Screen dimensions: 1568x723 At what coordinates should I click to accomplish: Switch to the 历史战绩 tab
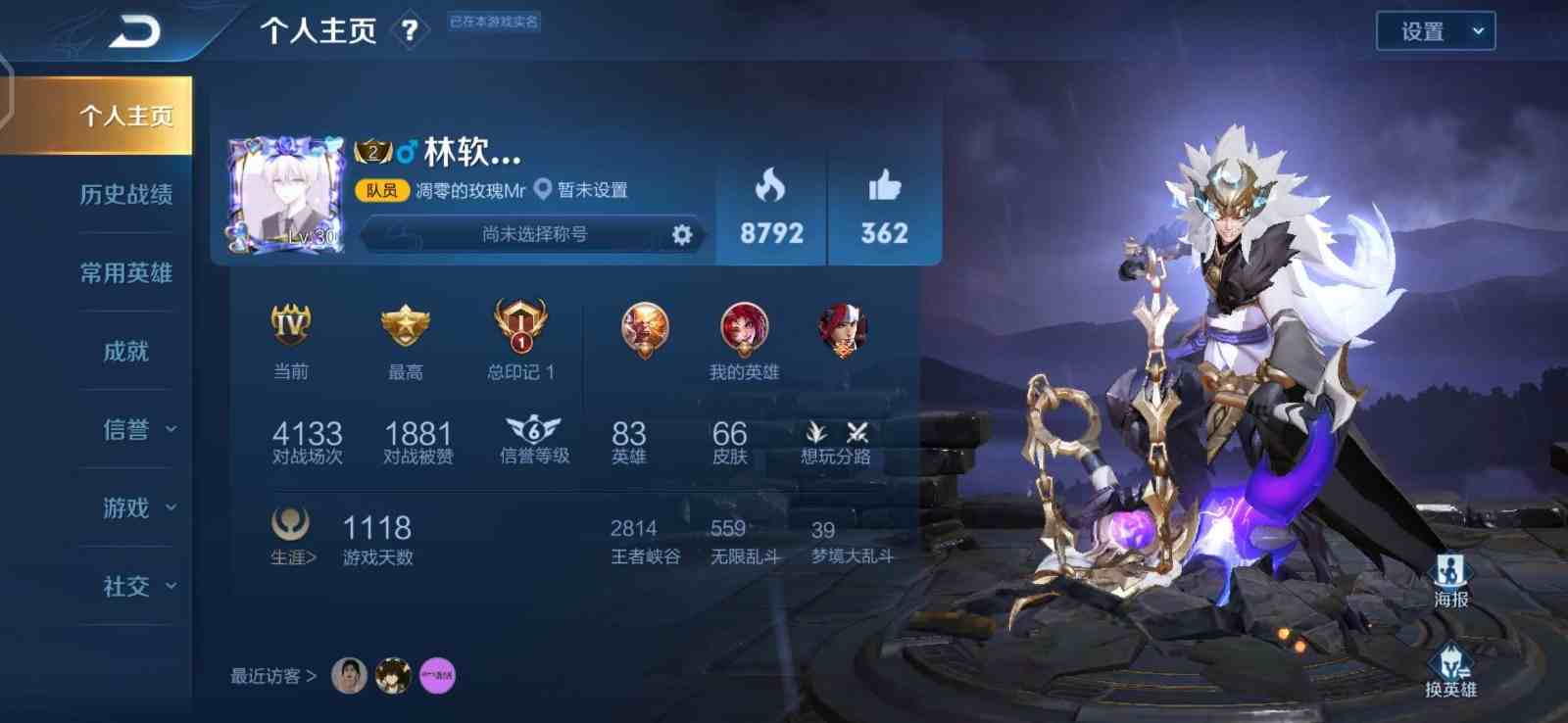coord(125,194)
